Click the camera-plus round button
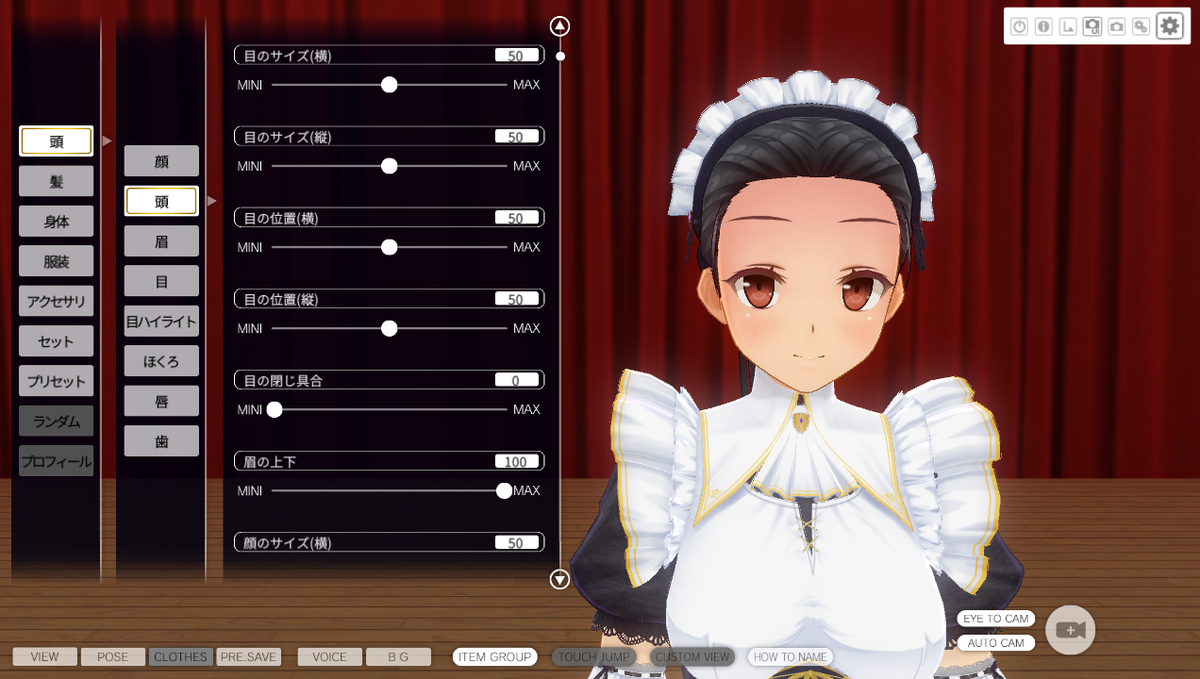 pyautogui.click(x=1070, y=630)
